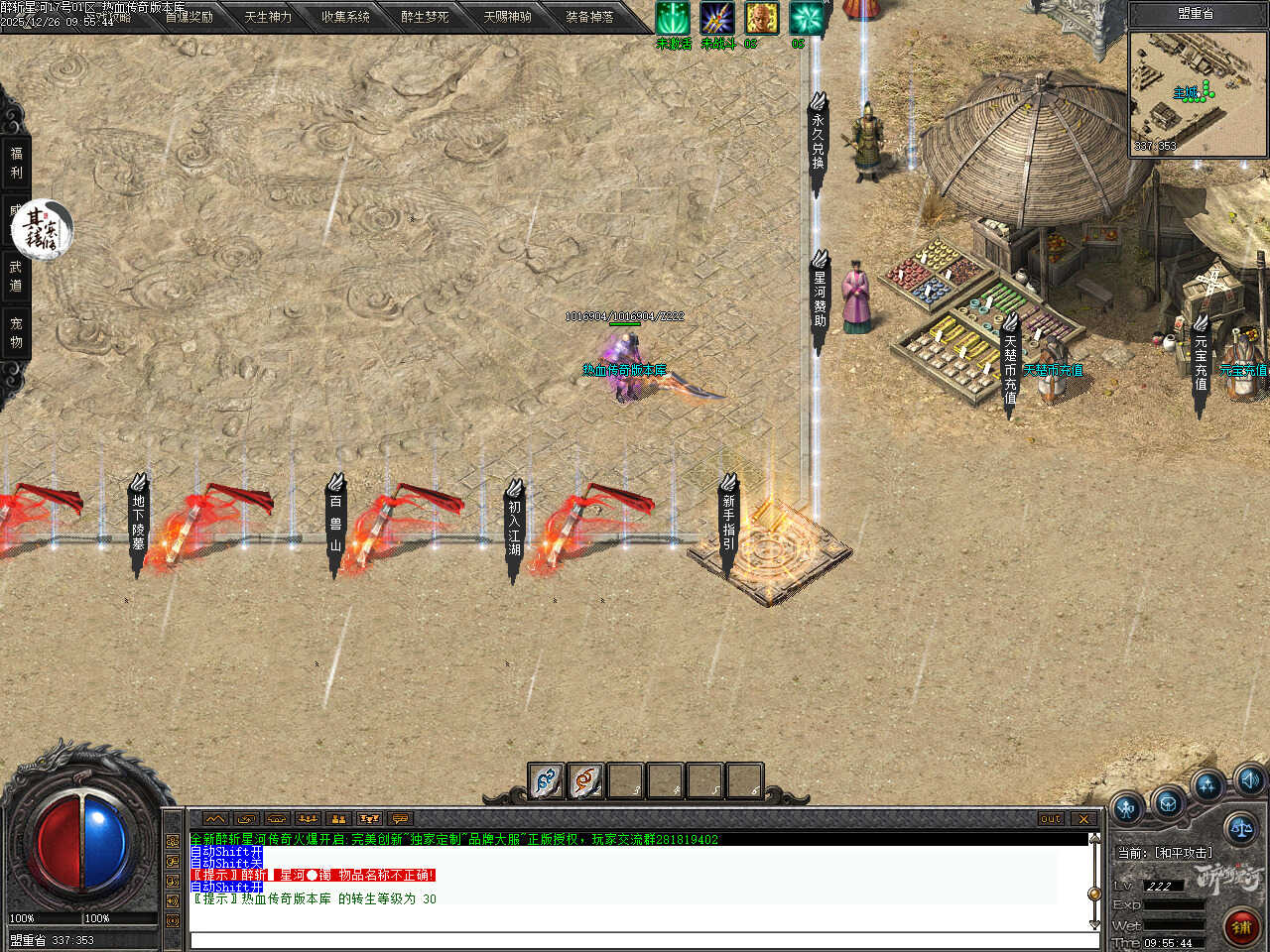Close the chat panel with X
This screenshot has width=1270, height=952.
[1083, 819]
